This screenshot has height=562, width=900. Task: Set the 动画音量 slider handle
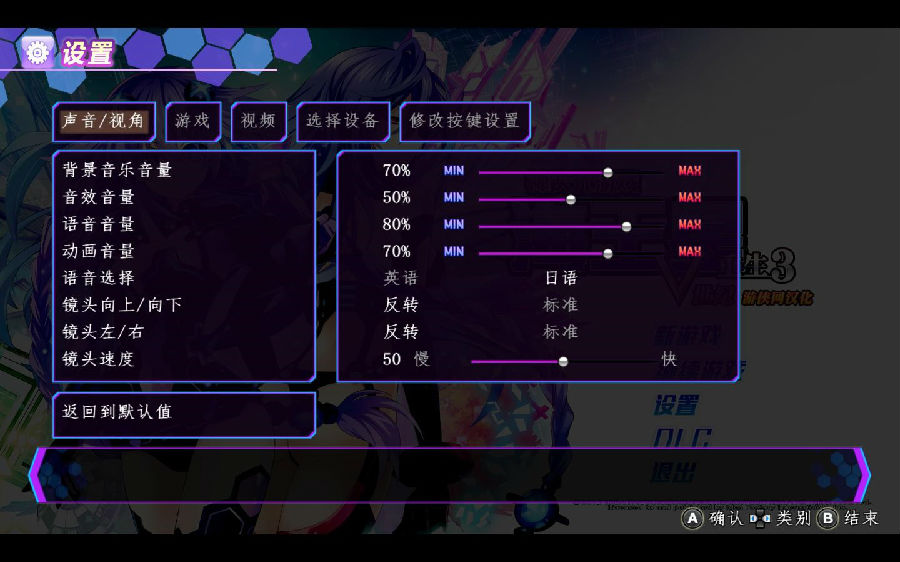(x=608, y=252)
